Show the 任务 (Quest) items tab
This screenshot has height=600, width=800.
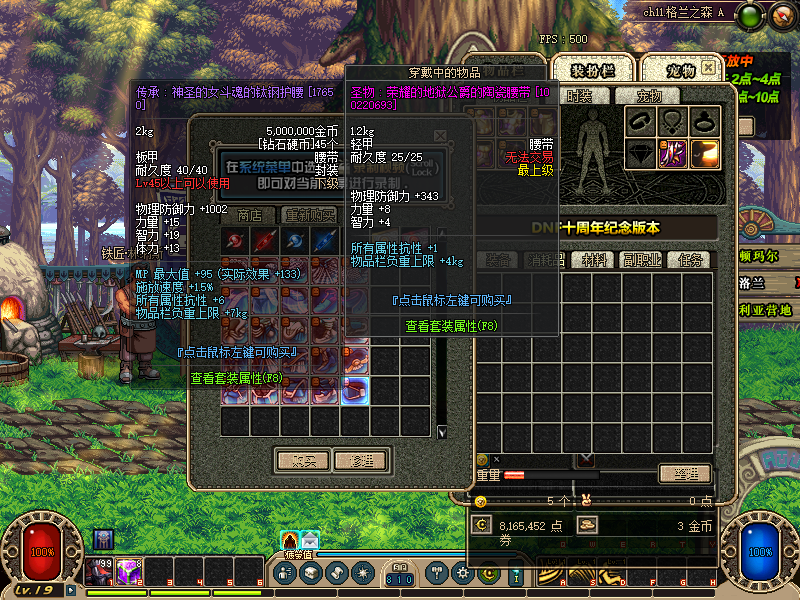click(689, 260)
